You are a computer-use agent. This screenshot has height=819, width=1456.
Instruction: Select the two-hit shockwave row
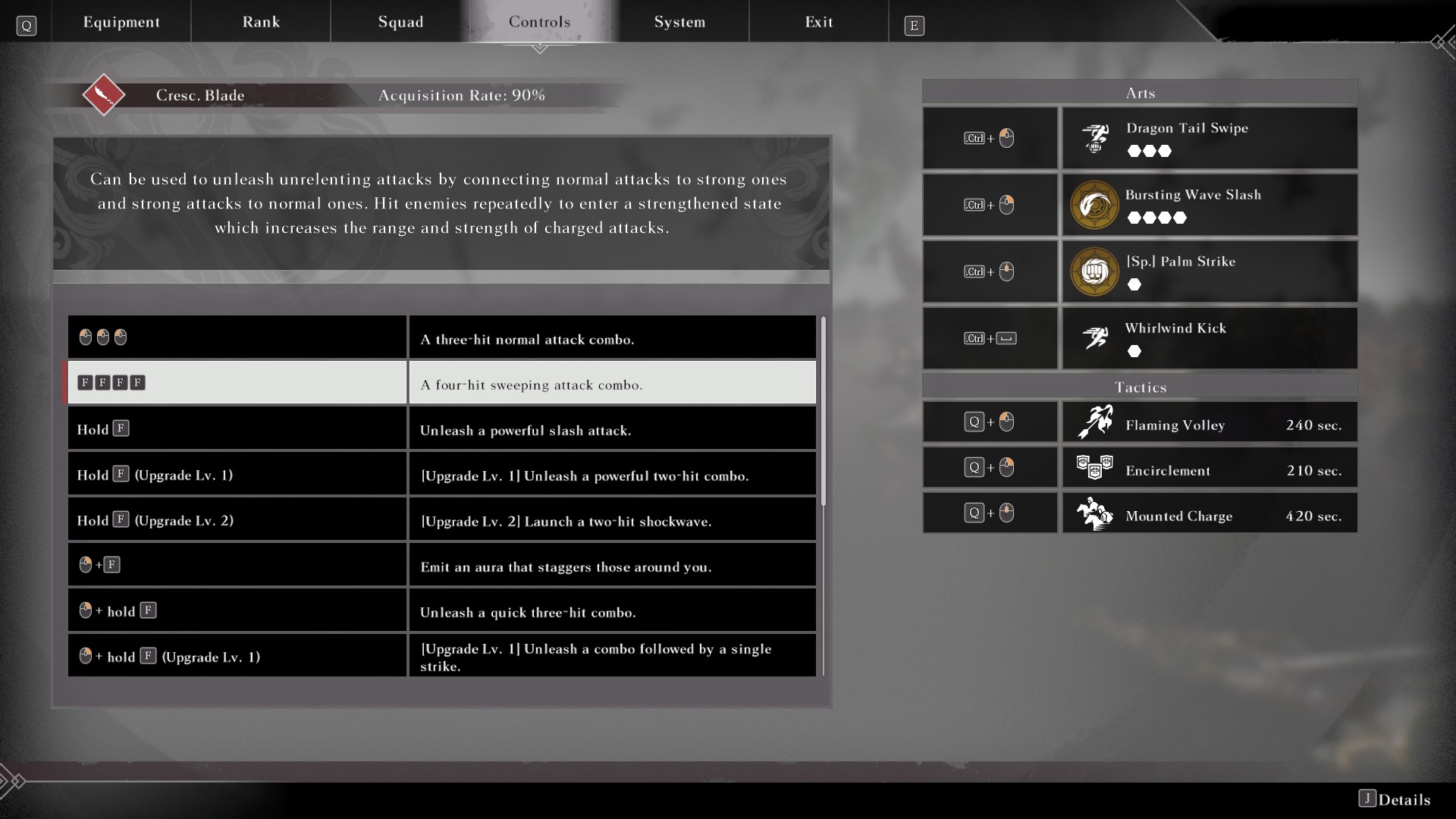[x=441, y=520]
